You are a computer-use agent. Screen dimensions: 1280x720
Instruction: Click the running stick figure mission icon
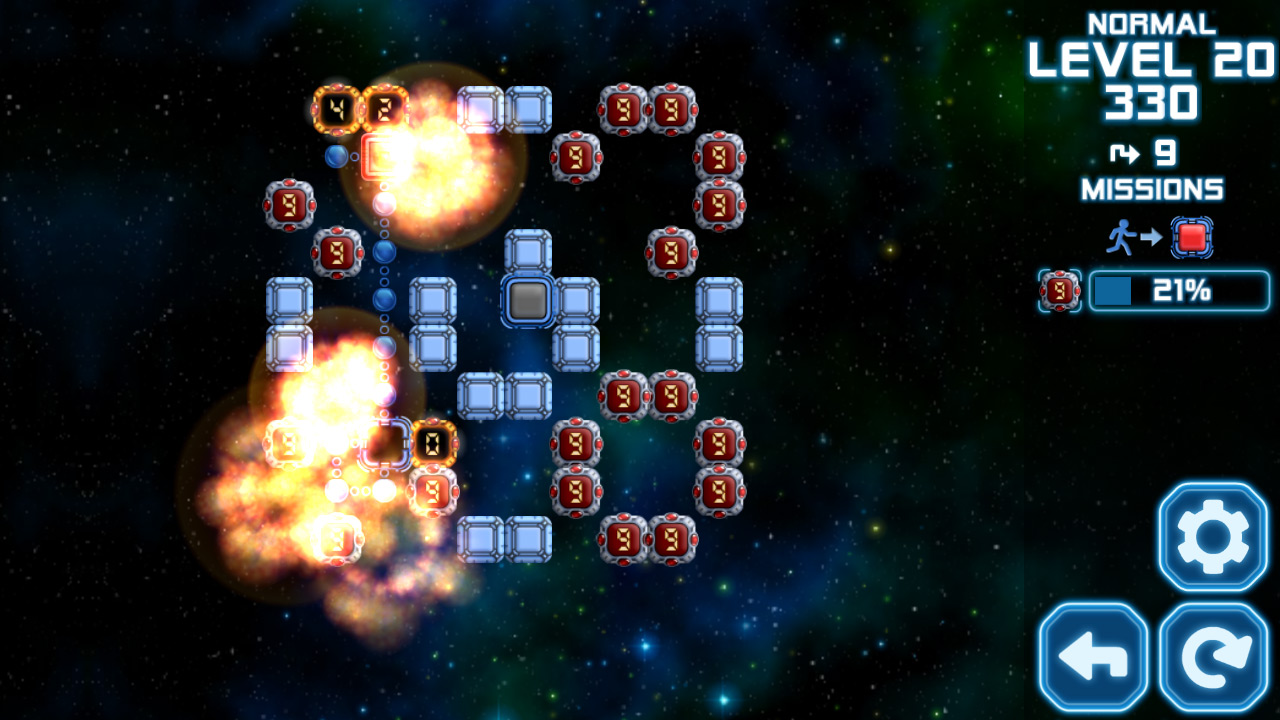point(1123,237)
